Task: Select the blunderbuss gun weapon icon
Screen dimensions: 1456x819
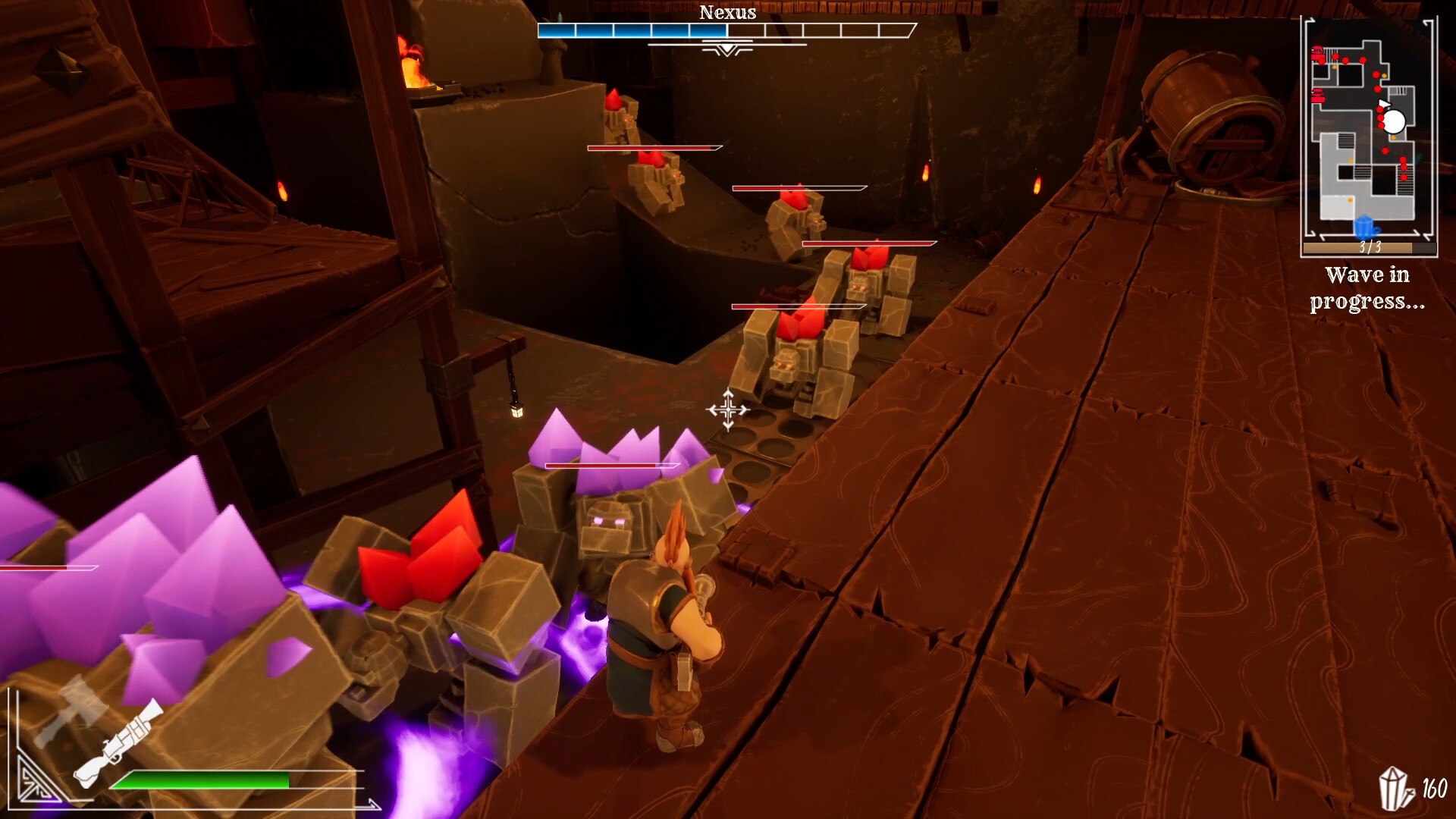Action: tap(120, 743)
